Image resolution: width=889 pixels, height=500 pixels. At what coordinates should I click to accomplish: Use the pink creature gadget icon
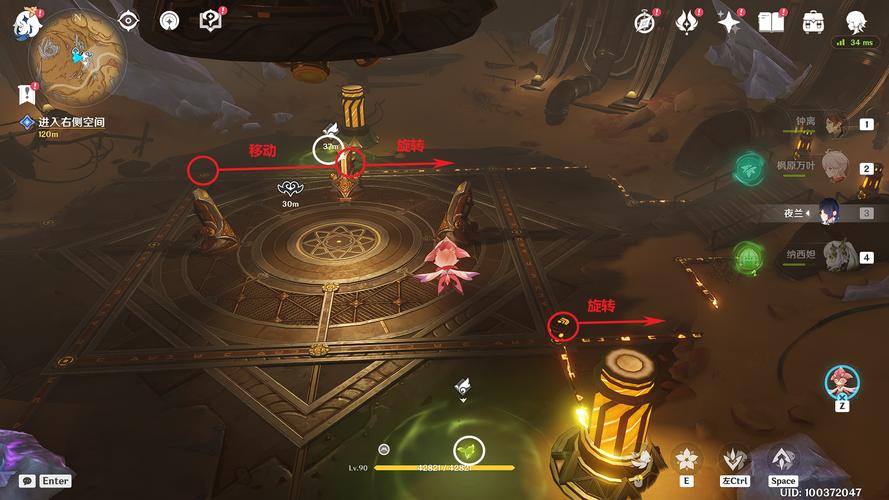pos(841,381)
